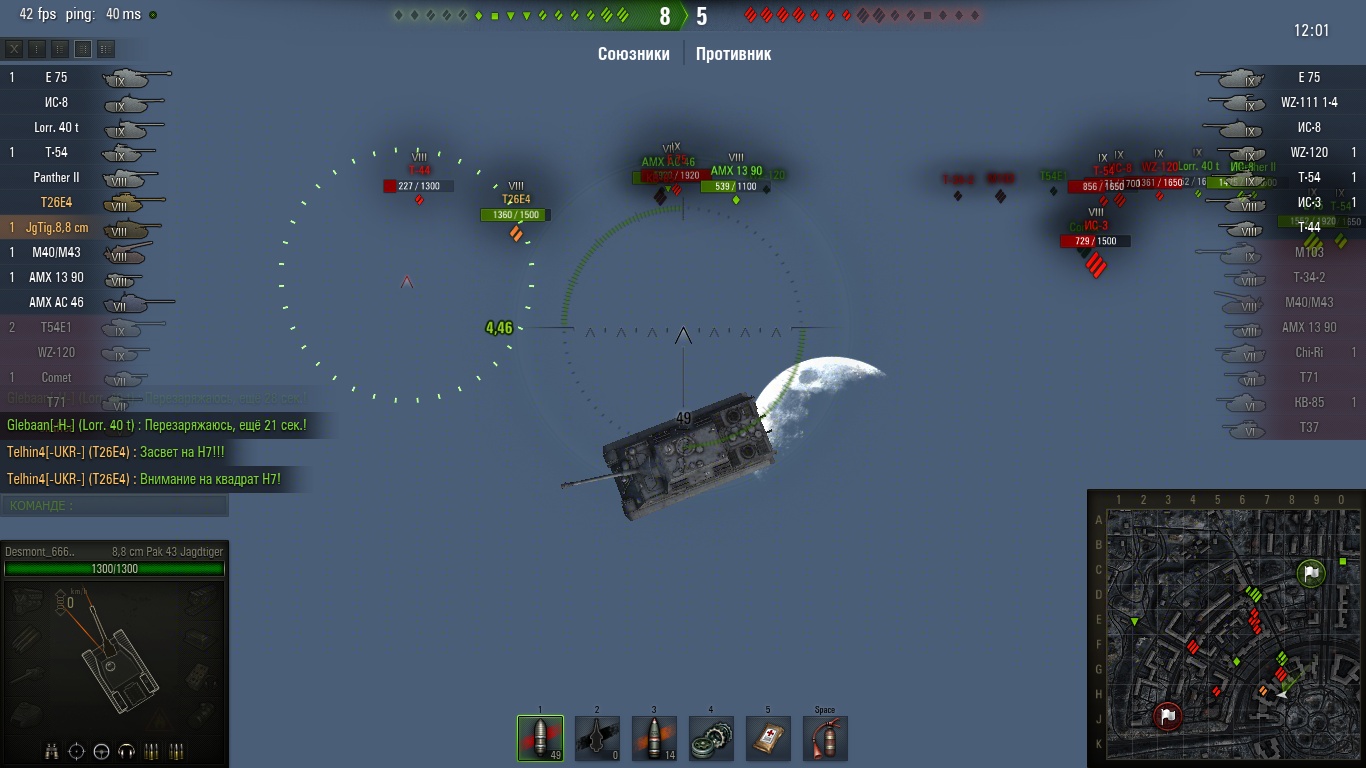Use the repair kit consumable with gears
This screenshot has height=768, width=1366.
[x=711, y=738]
